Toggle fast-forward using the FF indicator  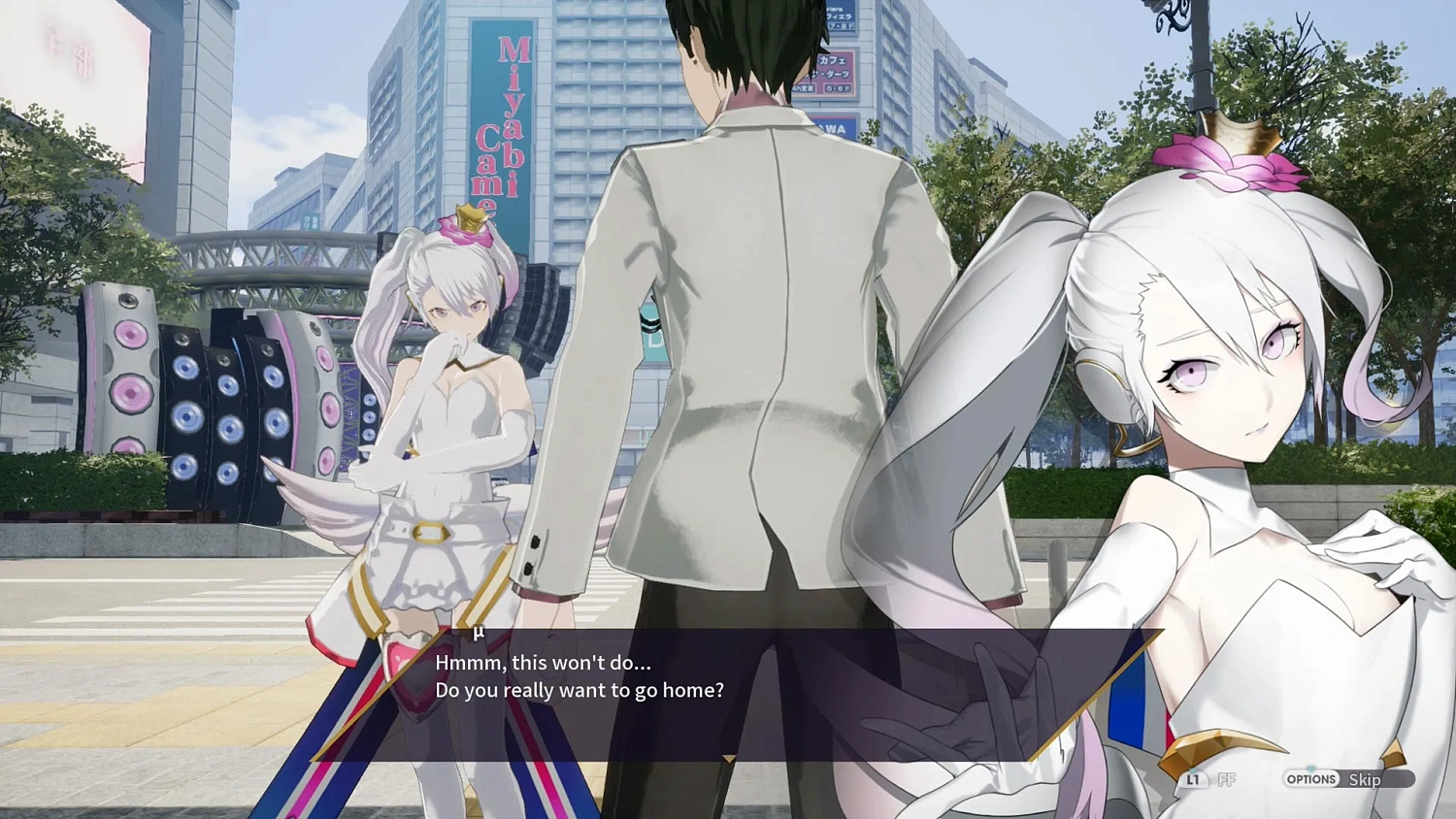click(1226, 780)
